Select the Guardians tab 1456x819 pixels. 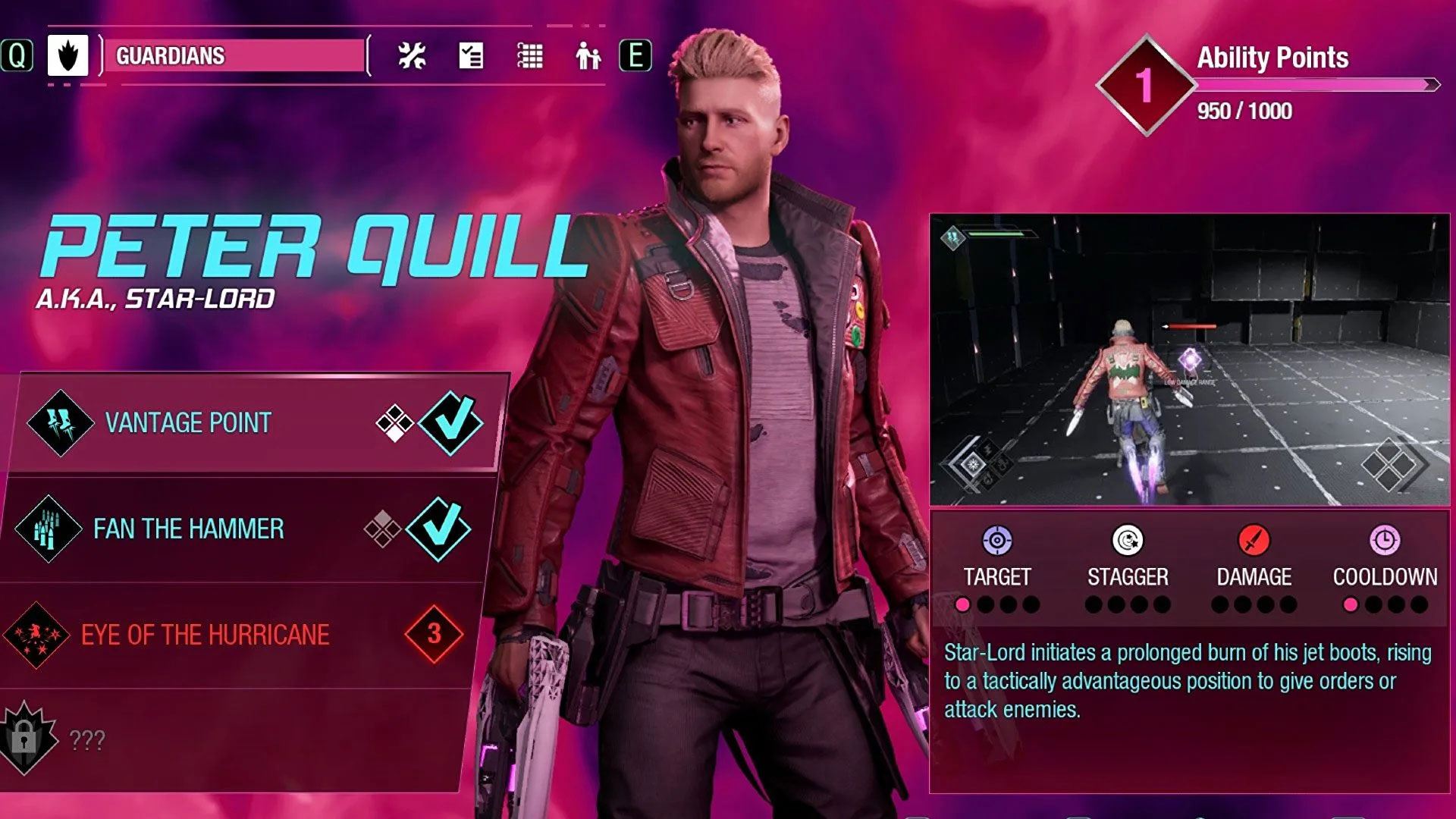234,55
